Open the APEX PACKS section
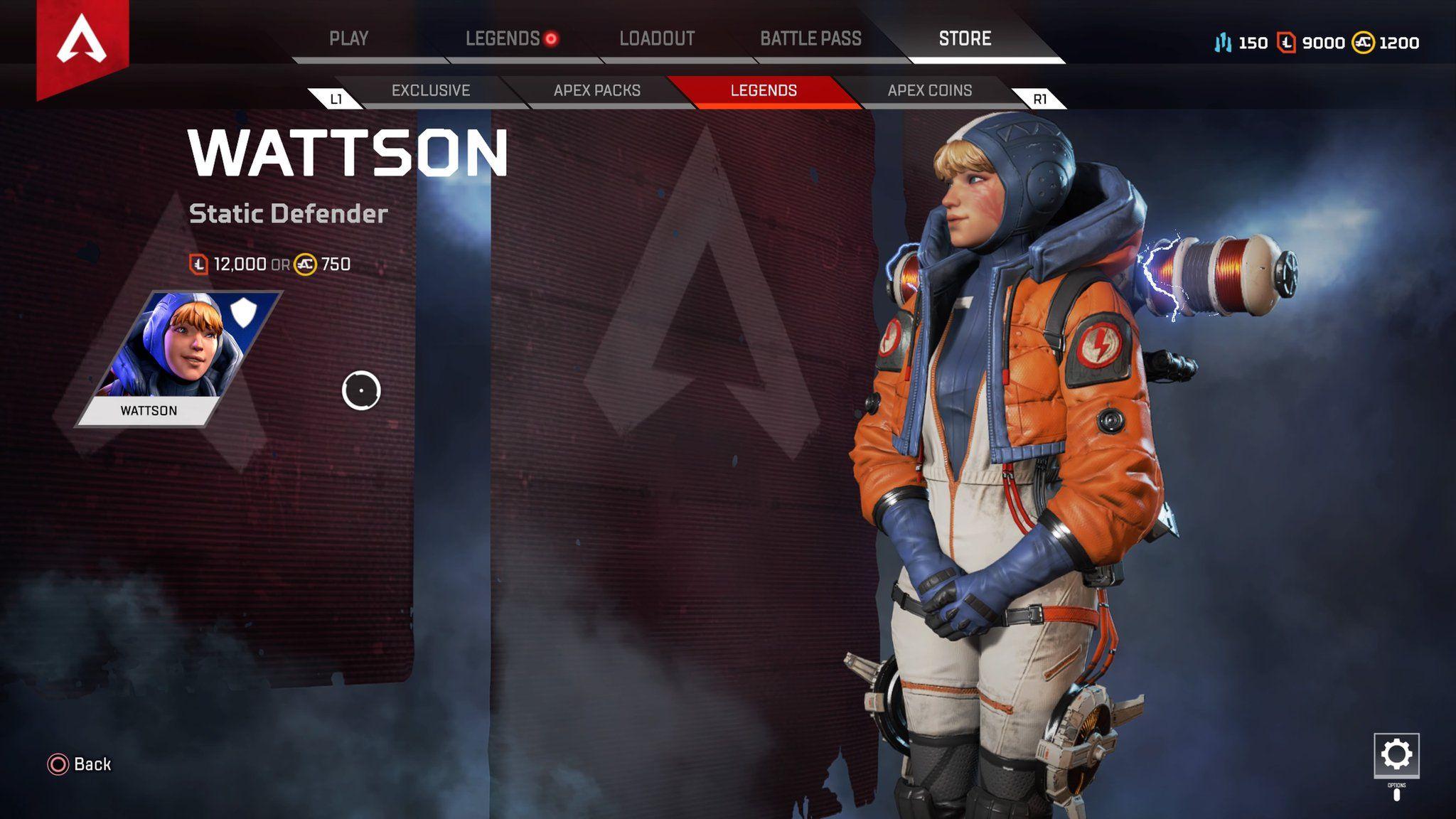This screenshot has width=1456, height=819. coord(597,91)
